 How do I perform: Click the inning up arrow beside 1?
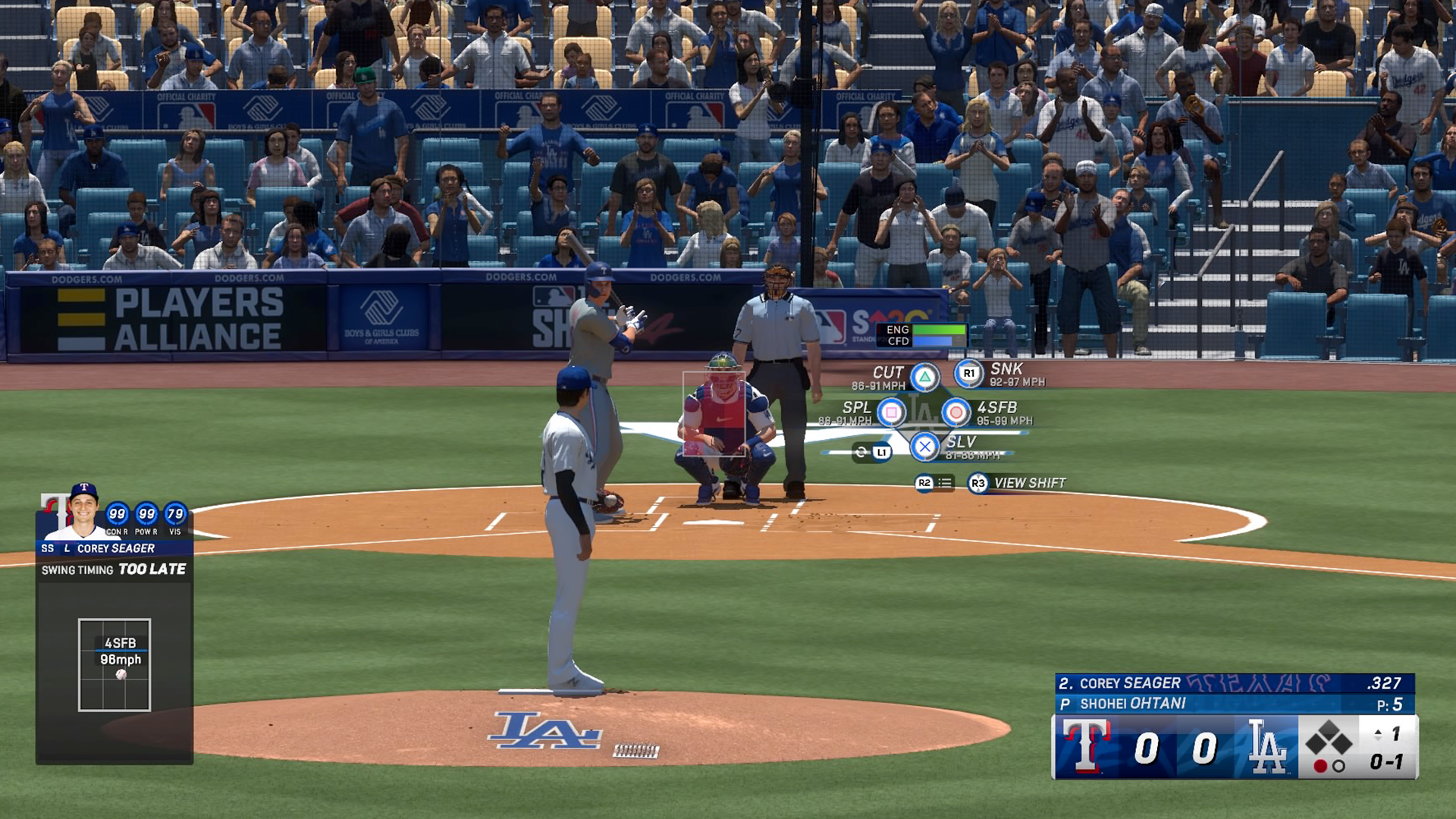click(x=1378, y=730)
